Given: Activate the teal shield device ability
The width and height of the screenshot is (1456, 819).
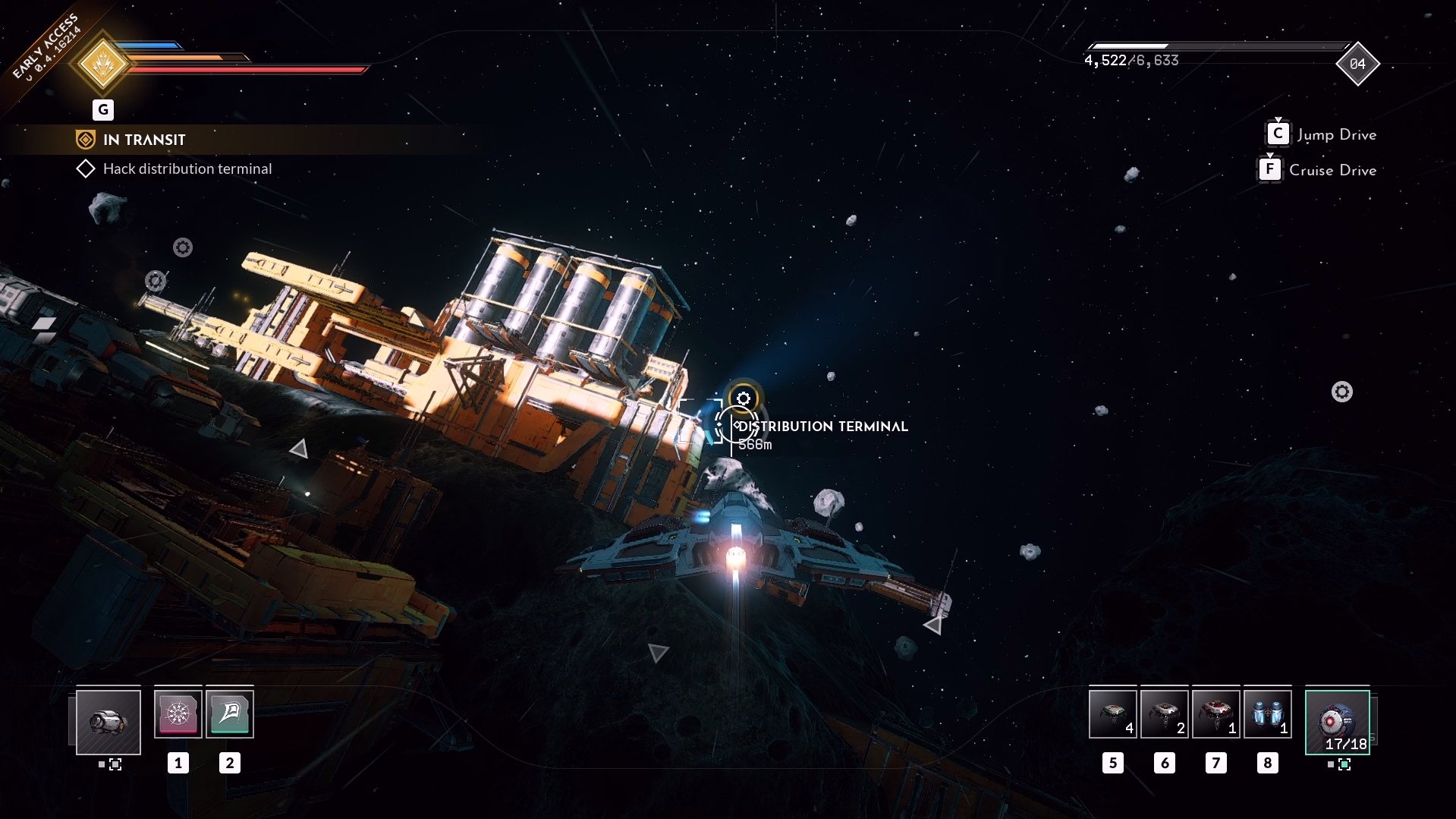Looking at the screenshot, I should click(229, 713).
